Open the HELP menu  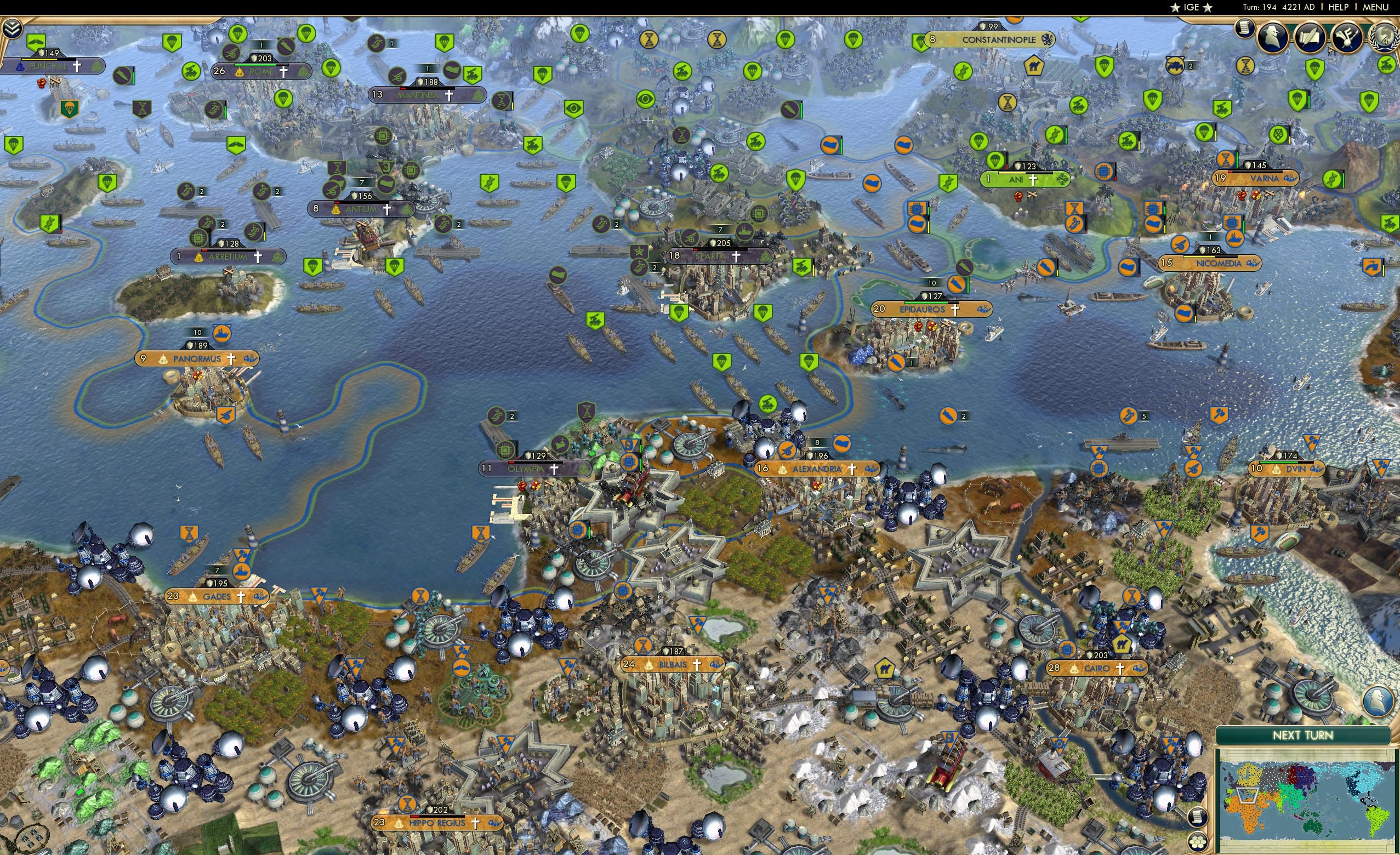click(1339, 7)
